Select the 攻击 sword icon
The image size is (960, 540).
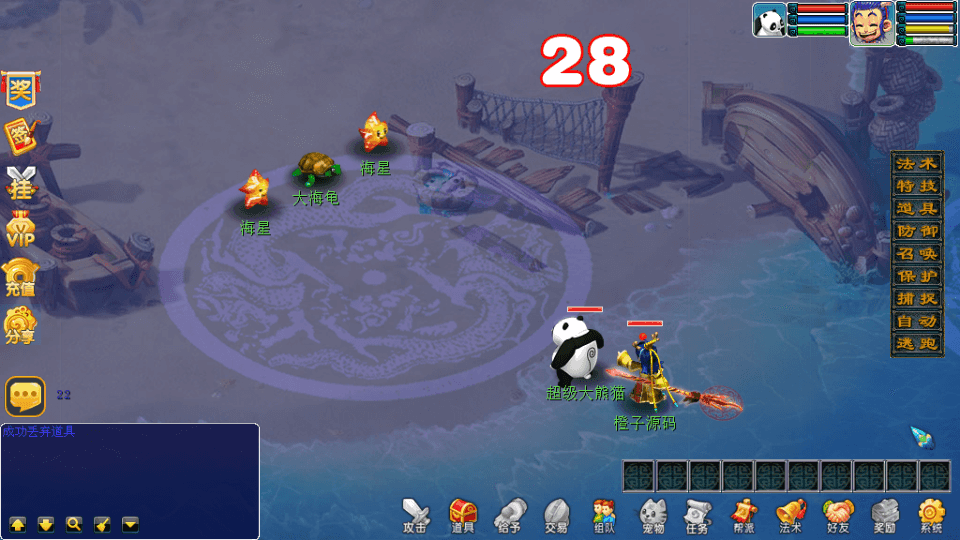point(415,514)
